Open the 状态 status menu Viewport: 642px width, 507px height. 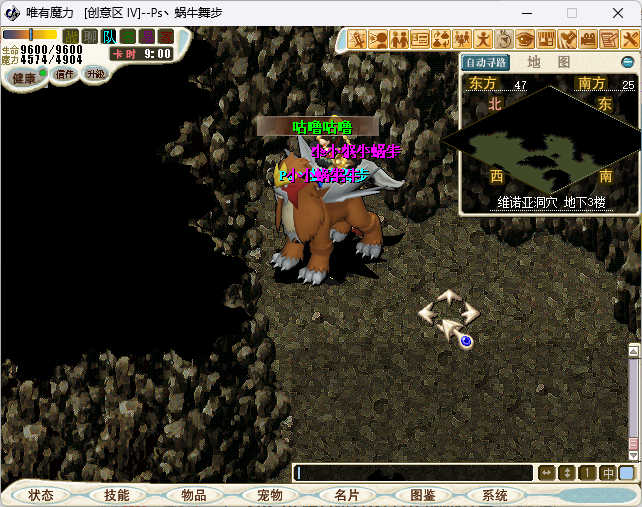coord(41,495)
